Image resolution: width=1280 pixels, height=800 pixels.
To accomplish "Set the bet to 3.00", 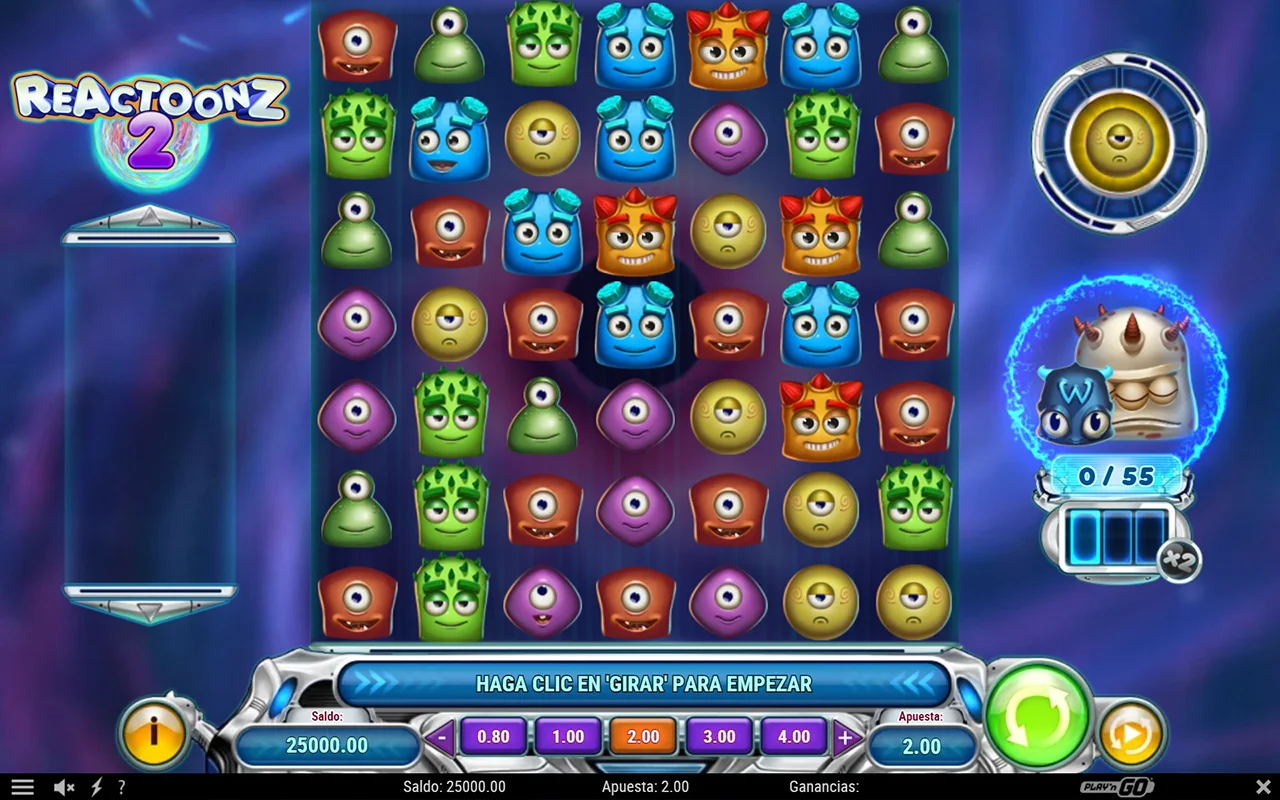I will pyautogui.click(x=719, y=737).
